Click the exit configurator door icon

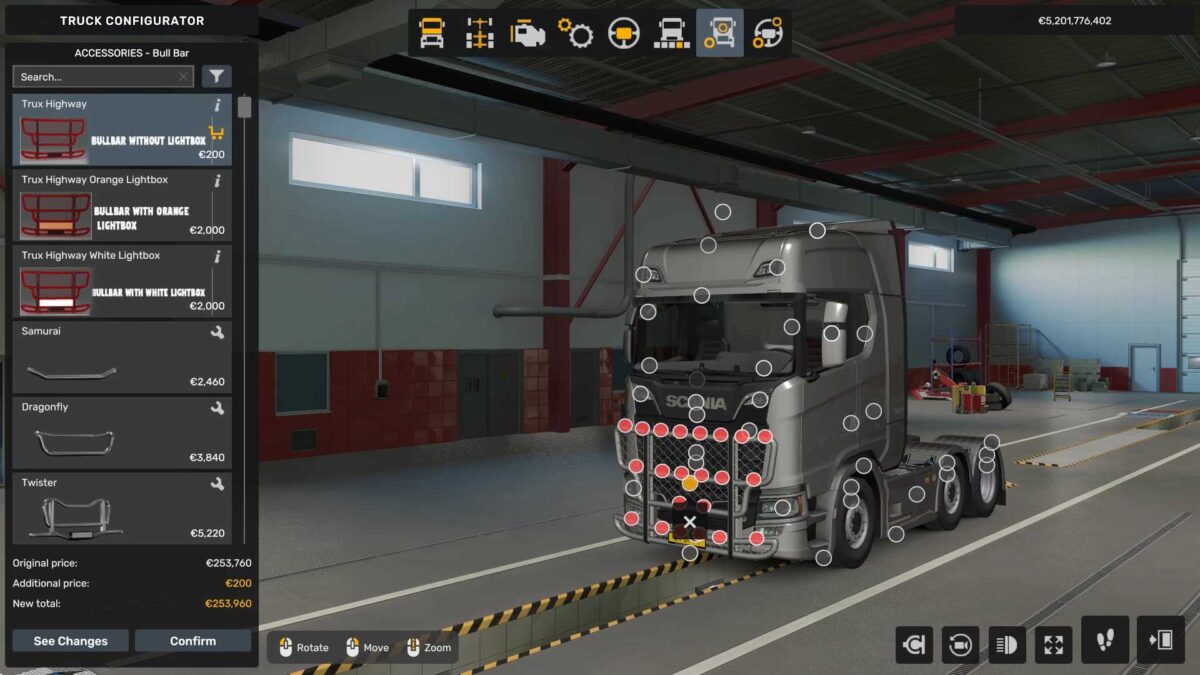tap(1160, 640)
